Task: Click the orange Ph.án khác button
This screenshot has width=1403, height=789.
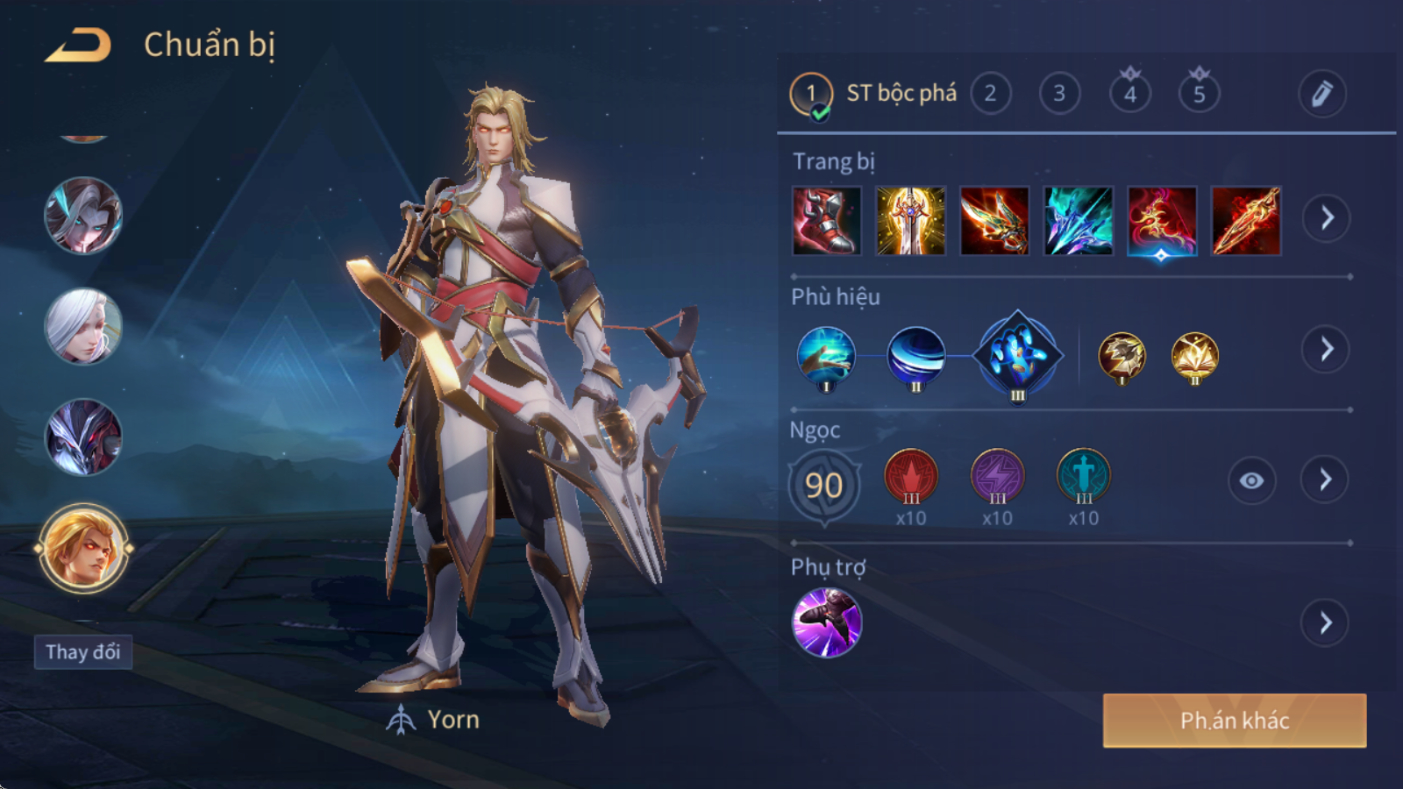Action: pos(1234,721)
